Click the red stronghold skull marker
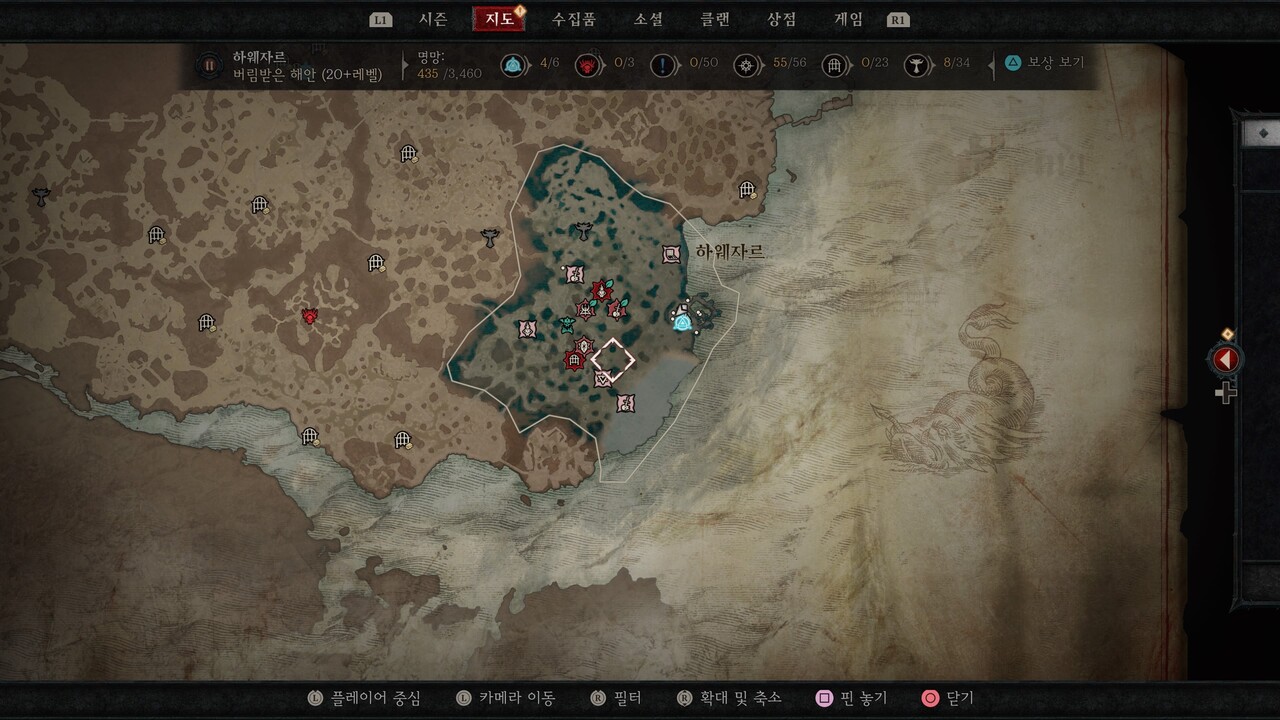This screenshot has width=1280, height=720. point(310,316)
